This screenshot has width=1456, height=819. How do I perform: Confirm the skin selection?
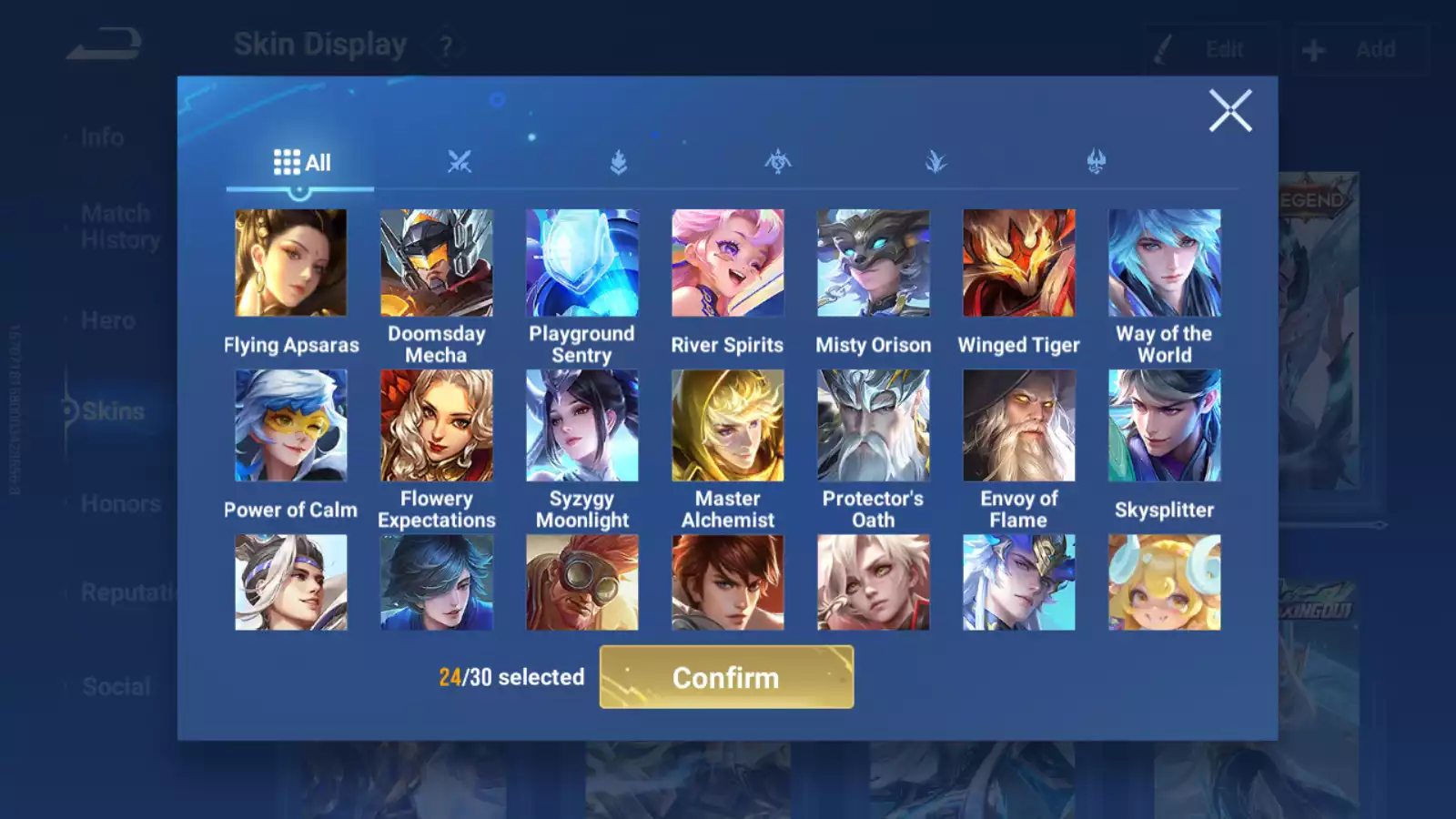[x=726, y=677]
